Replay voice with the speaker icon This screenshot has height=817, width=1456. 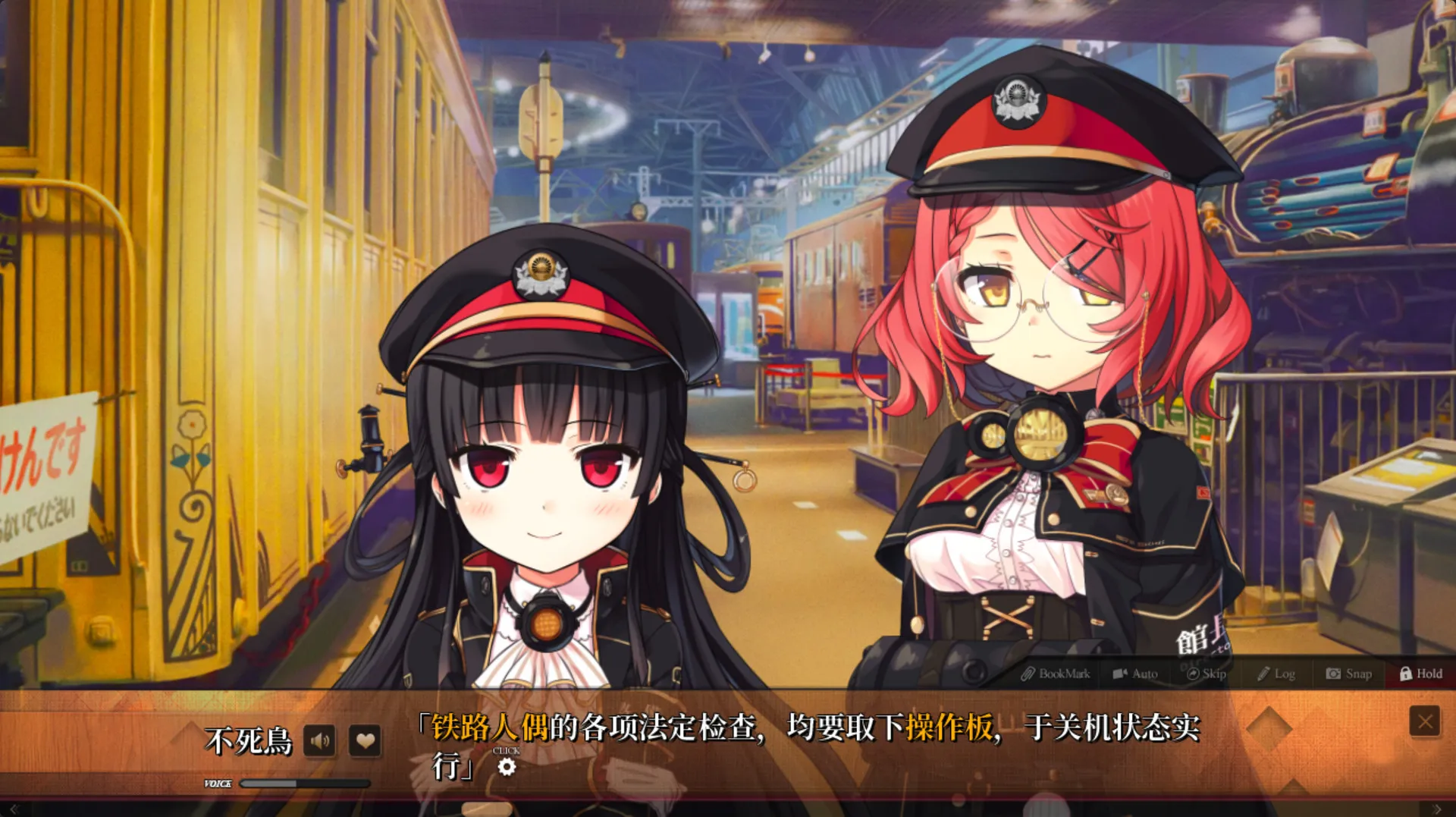click(320, 741)
